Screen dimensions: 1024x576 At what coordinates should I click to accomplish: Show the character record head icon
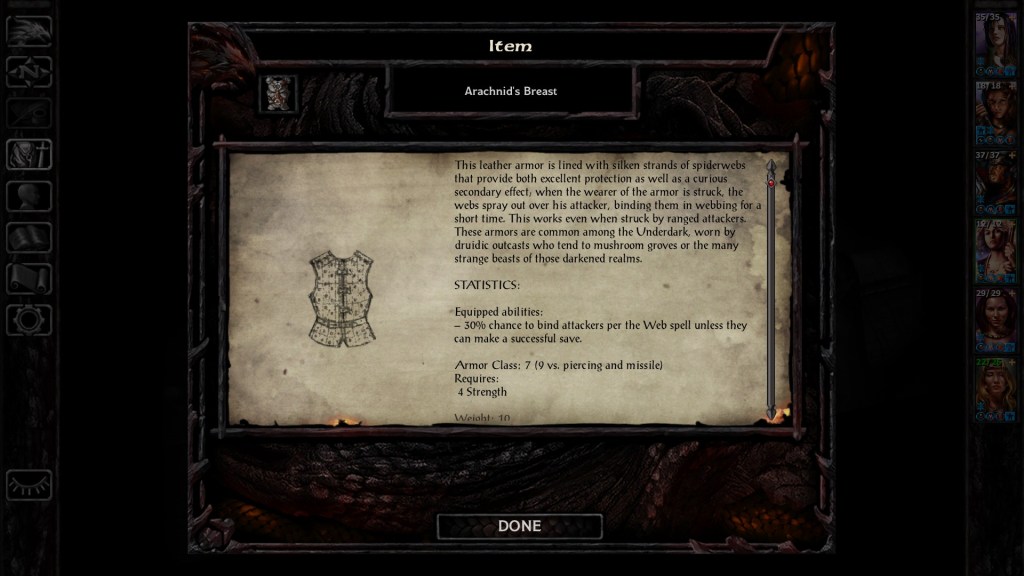[x=29, y=196]
